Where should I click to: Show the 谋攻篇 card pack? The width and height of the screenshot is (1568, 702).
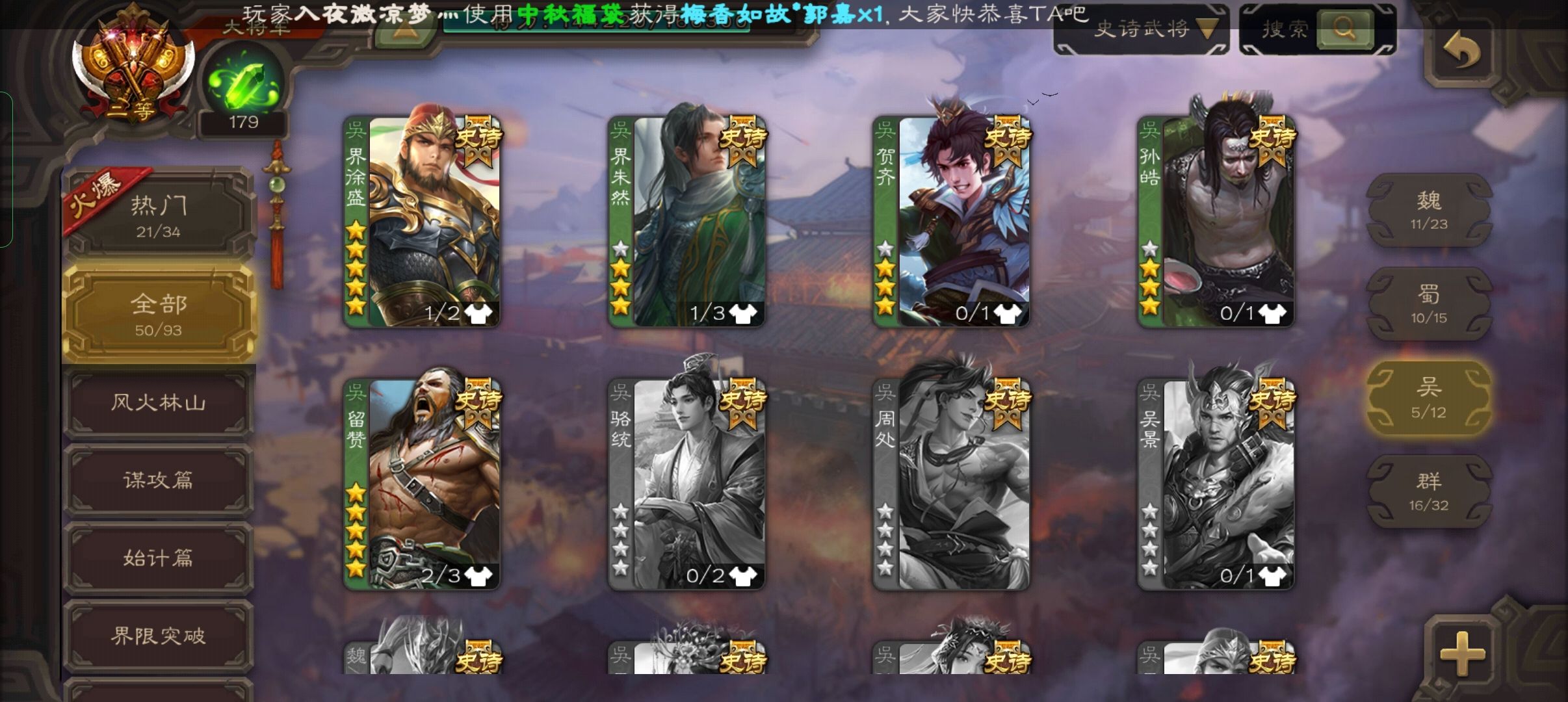pyautogui.click(x=159, y=480)
